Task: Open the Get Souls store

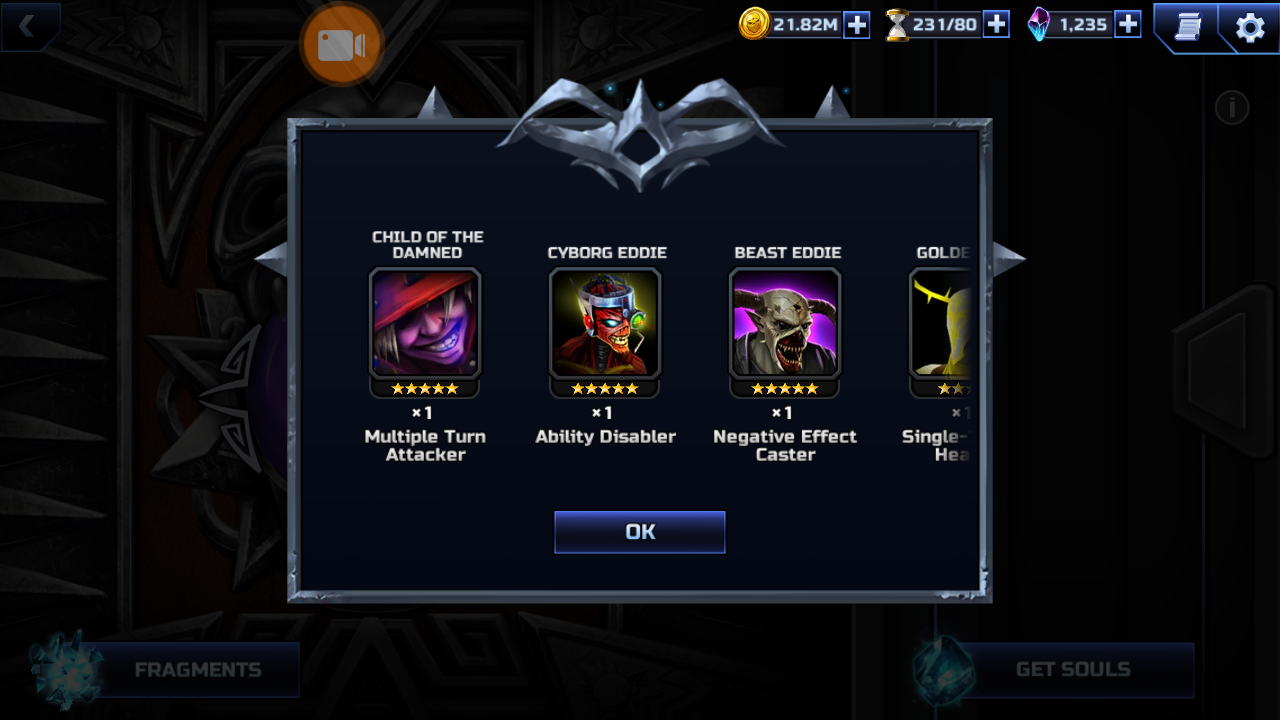Action: pyautogui.click(x=1072, y=670)
